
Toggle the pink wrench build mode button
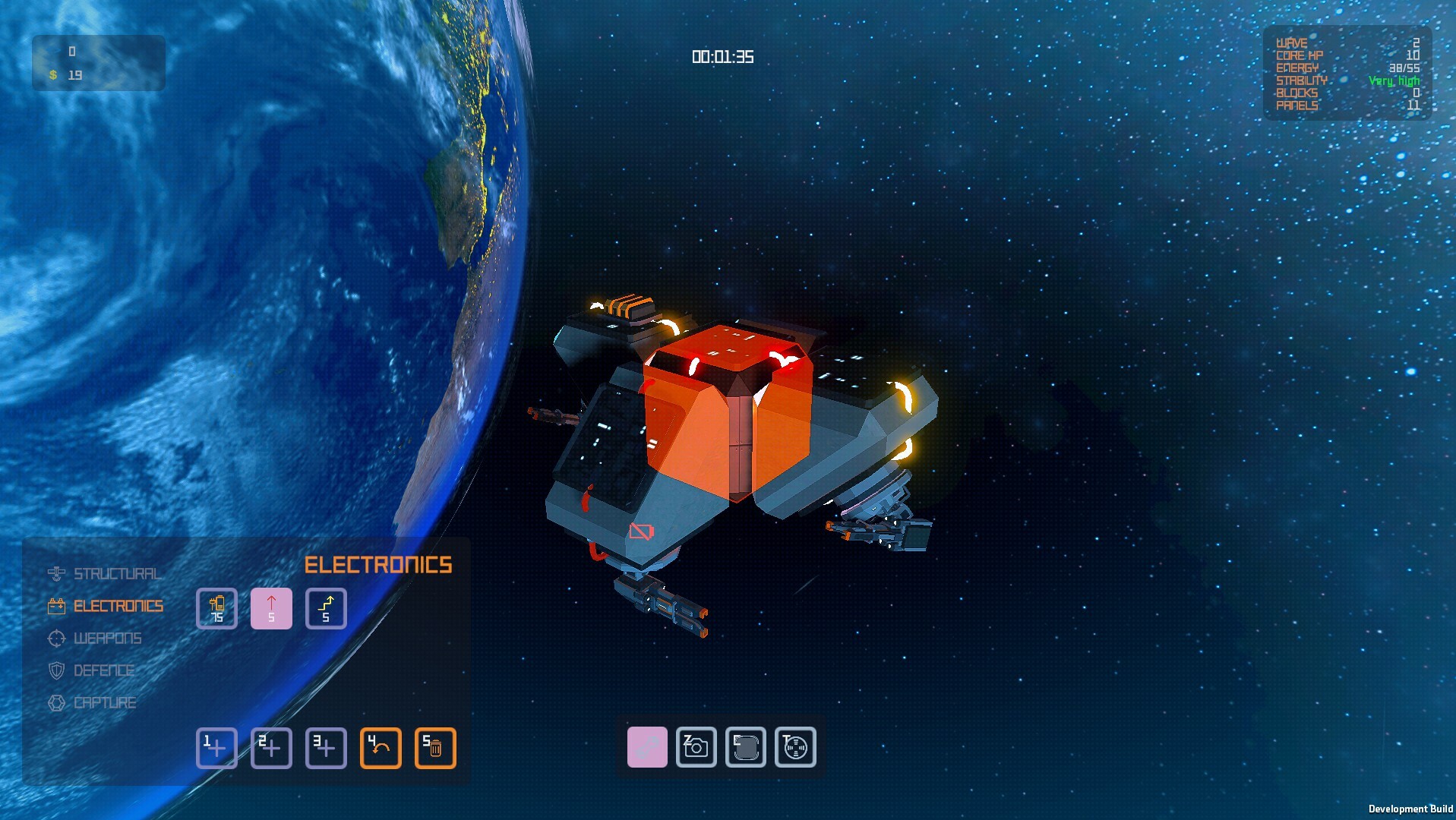[x=647, y=747]
